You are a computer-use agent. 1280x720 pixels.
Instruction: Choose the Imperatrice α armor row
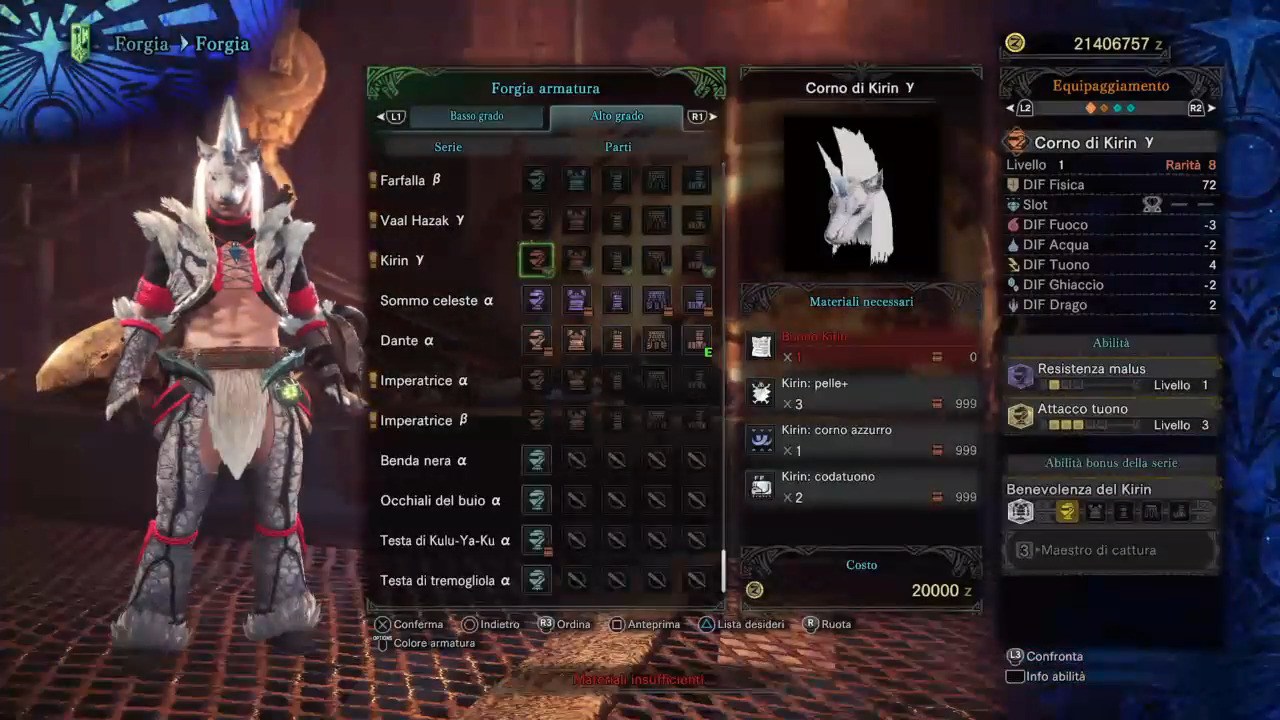pos(423,381)
